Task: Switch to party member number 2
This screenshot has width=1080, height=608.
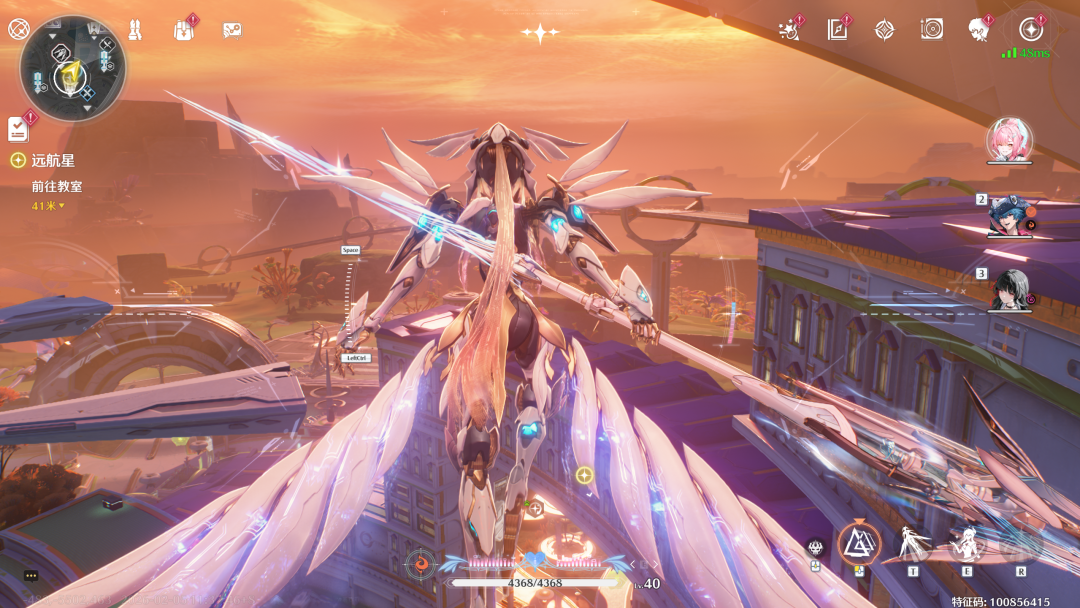Action: [1010, 215]
